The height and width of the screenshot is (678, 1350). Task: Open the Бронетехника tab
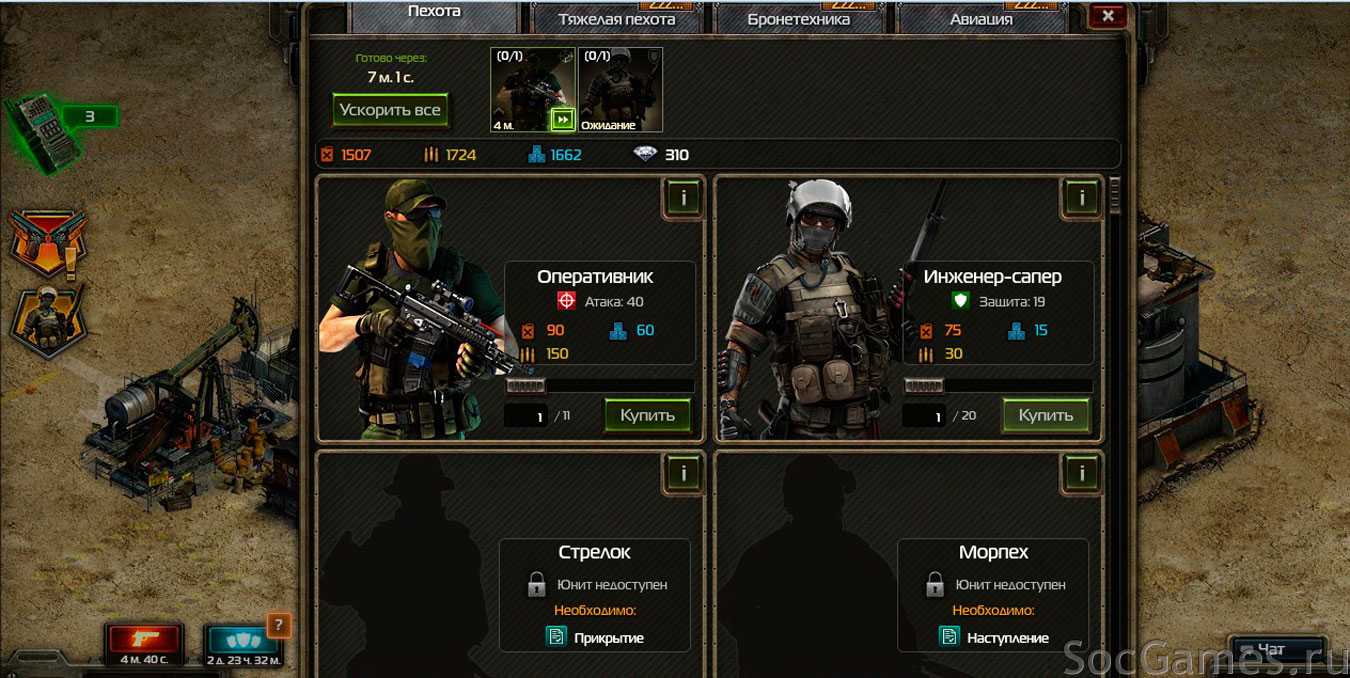(x=798, y=18)
